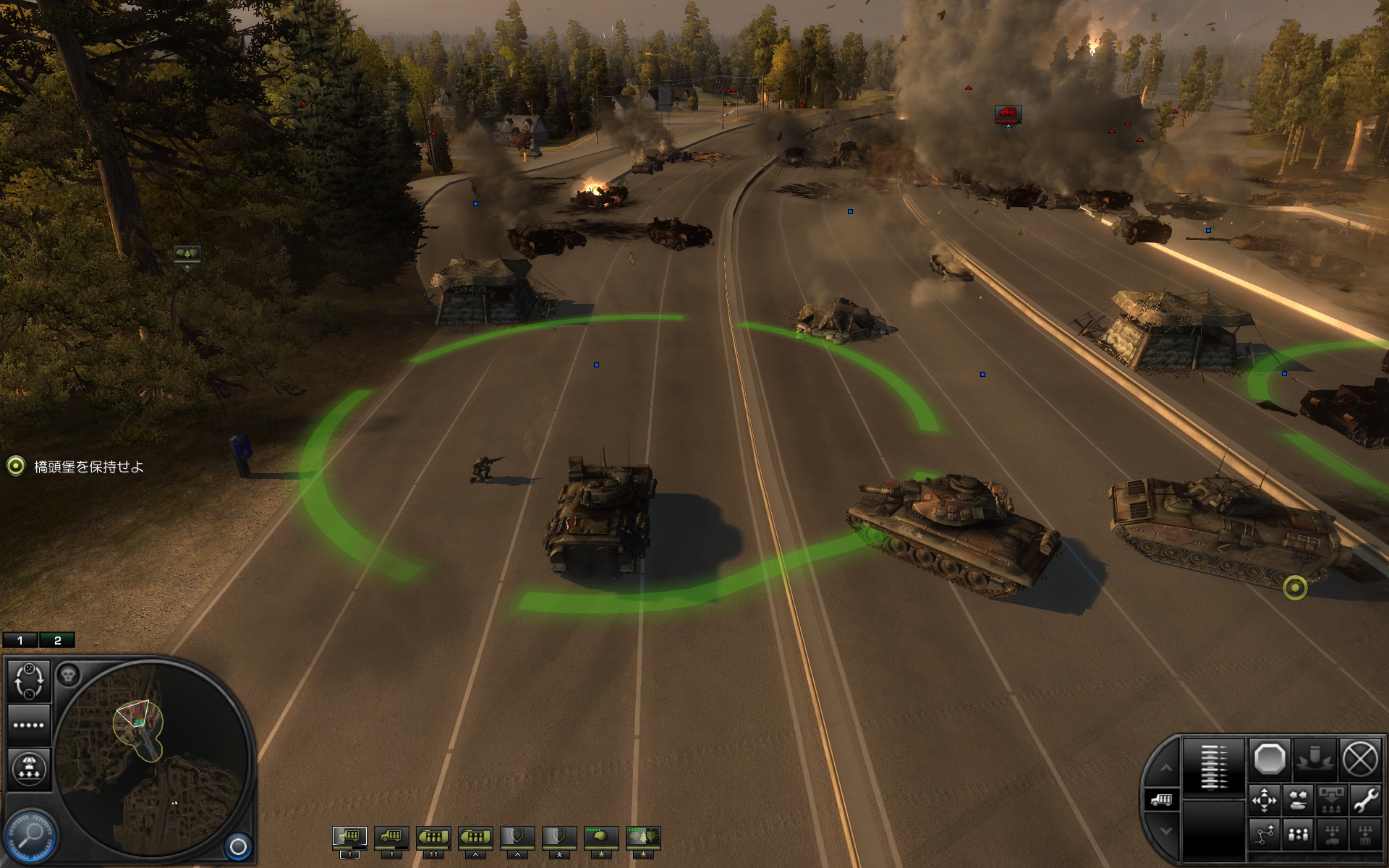Open the five-dots panel beside the minimap
Image resolution: width=1389 pixels, height=868 pixels.
tap(29, 725)
